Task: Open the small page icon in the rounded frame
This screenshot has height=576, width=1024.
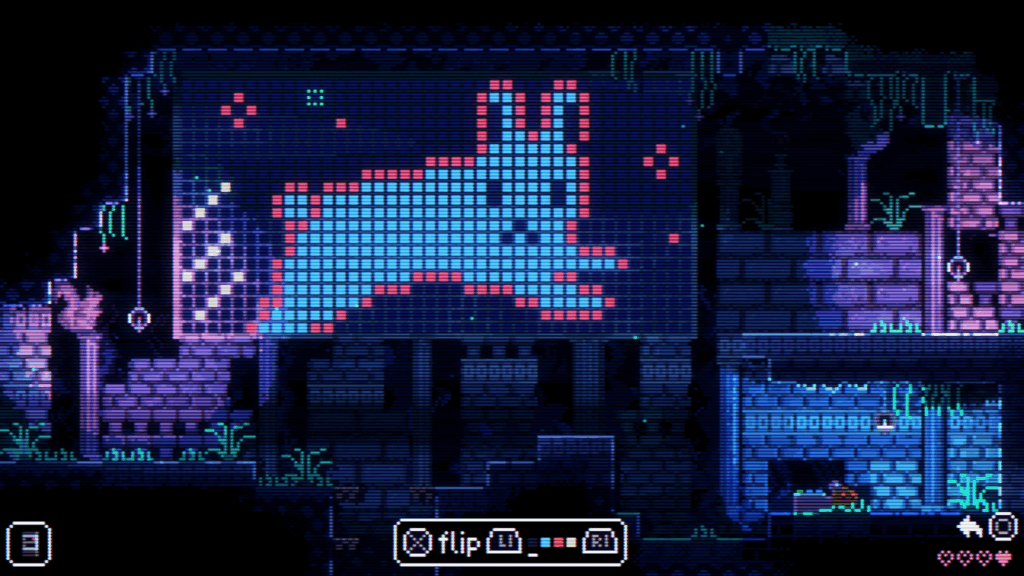Action: pos(28,543)
